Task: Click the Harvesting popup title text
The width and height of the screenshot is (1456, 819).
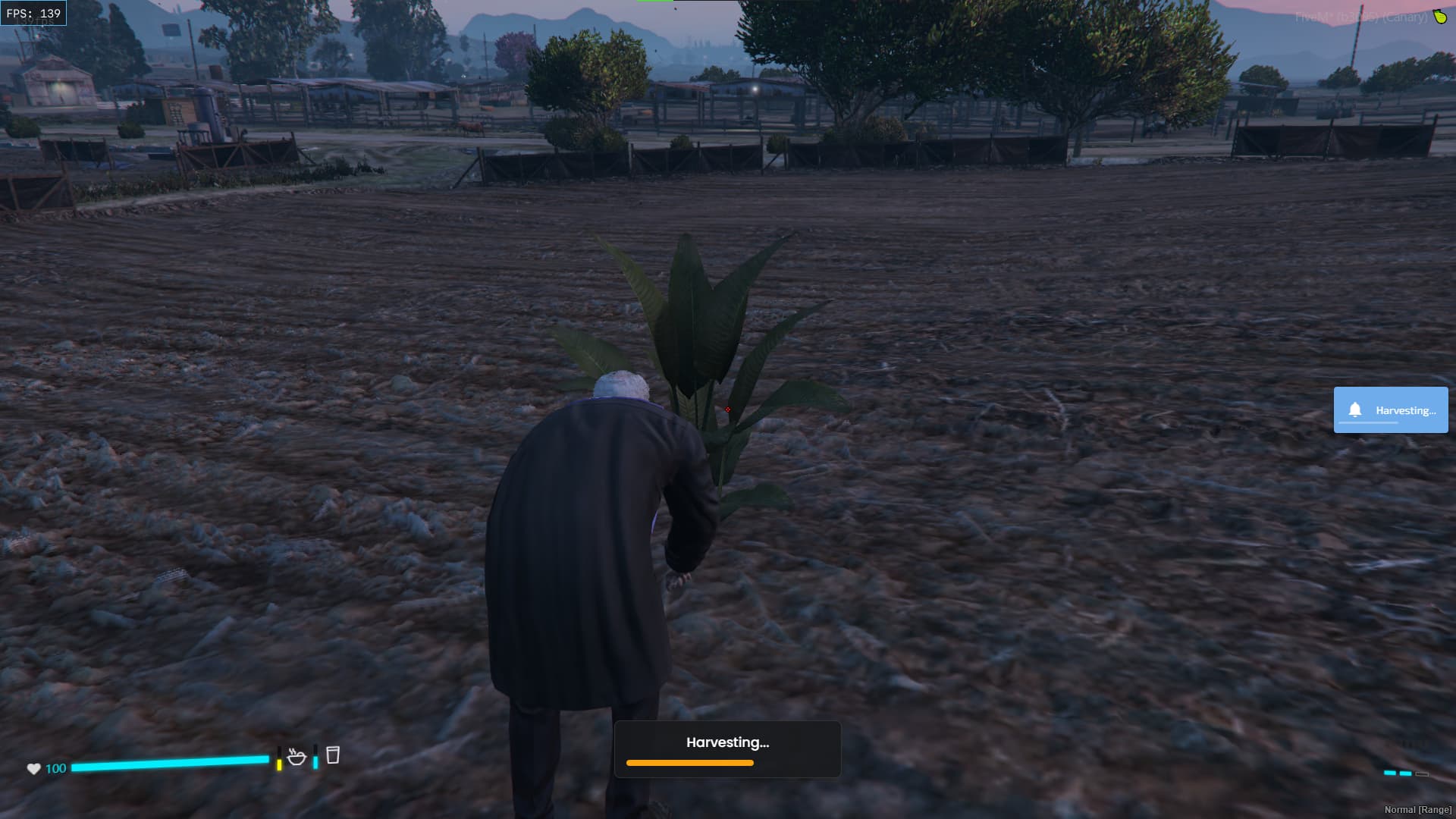Action: tap(727, 742)
